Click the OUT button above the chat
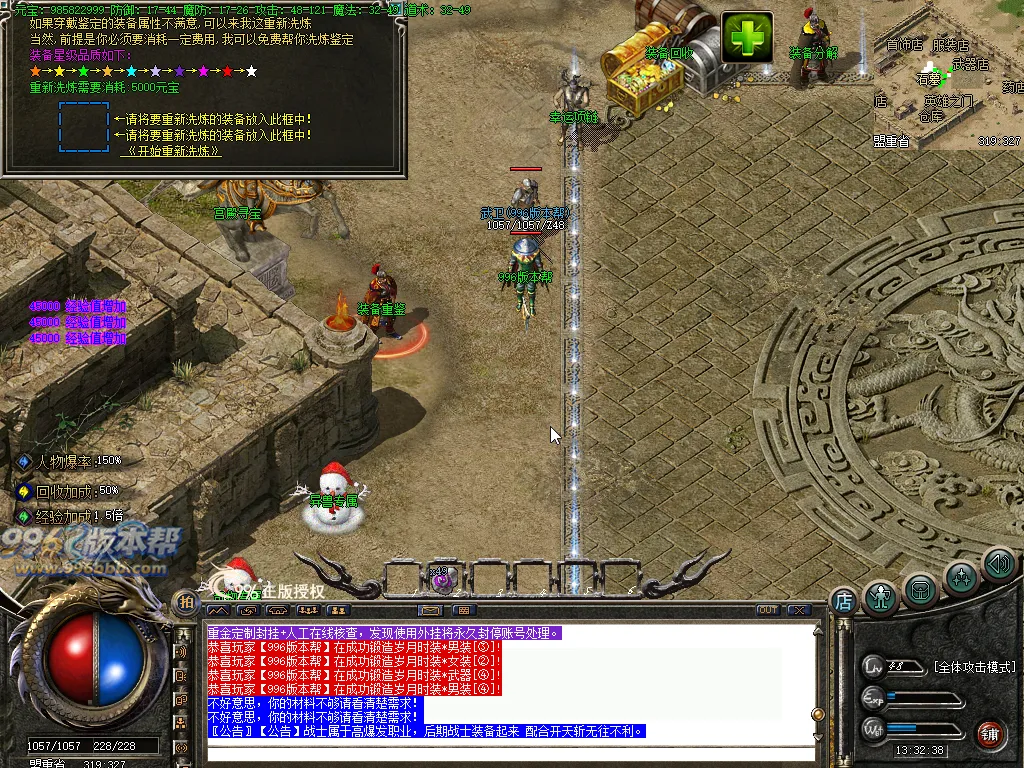This screenshot has height=768, width=1024. 767,610
